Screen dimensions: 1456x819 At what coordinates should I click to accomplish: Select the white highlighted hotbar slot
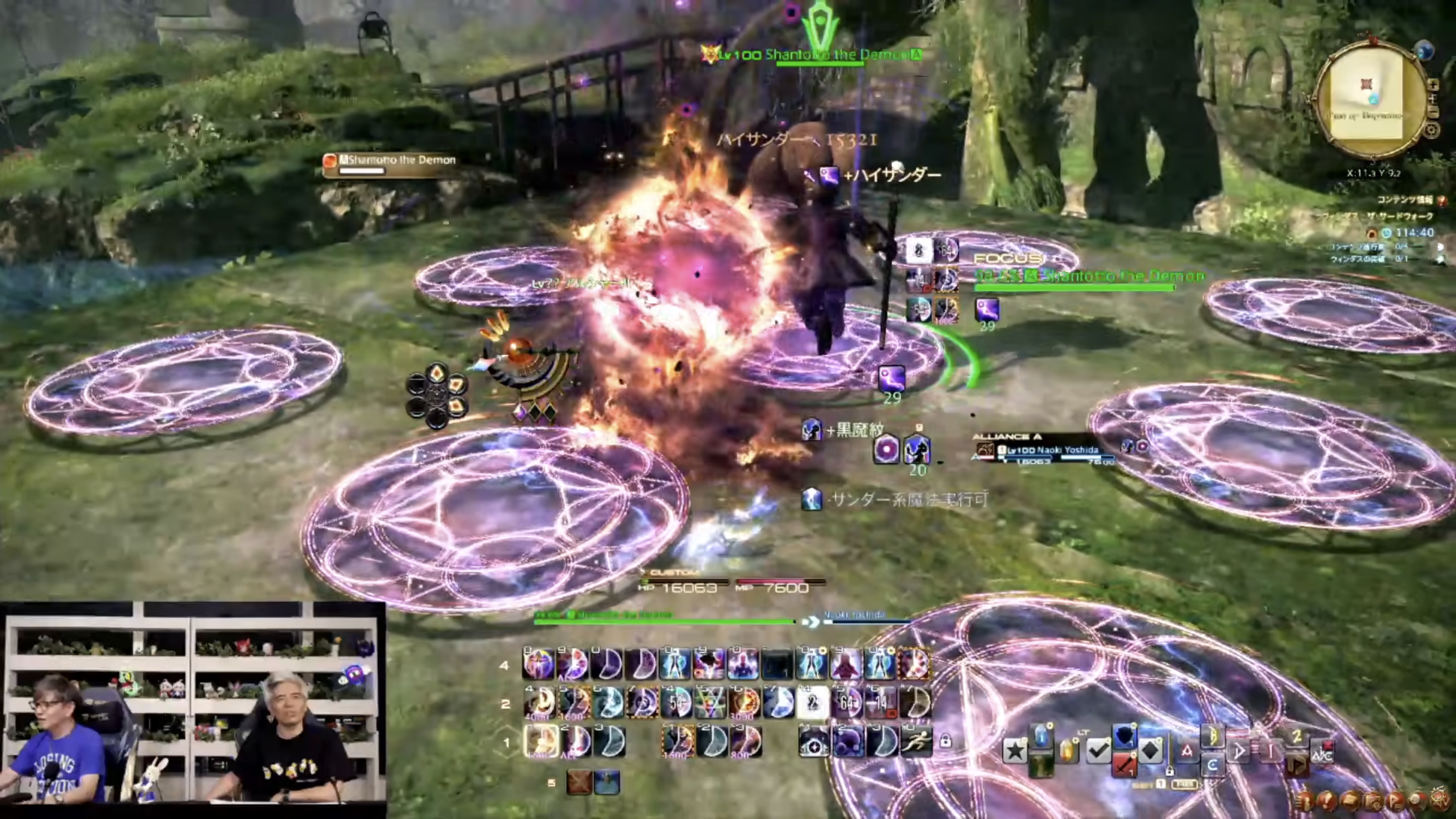pyautogui.click(x=813, y=703)
